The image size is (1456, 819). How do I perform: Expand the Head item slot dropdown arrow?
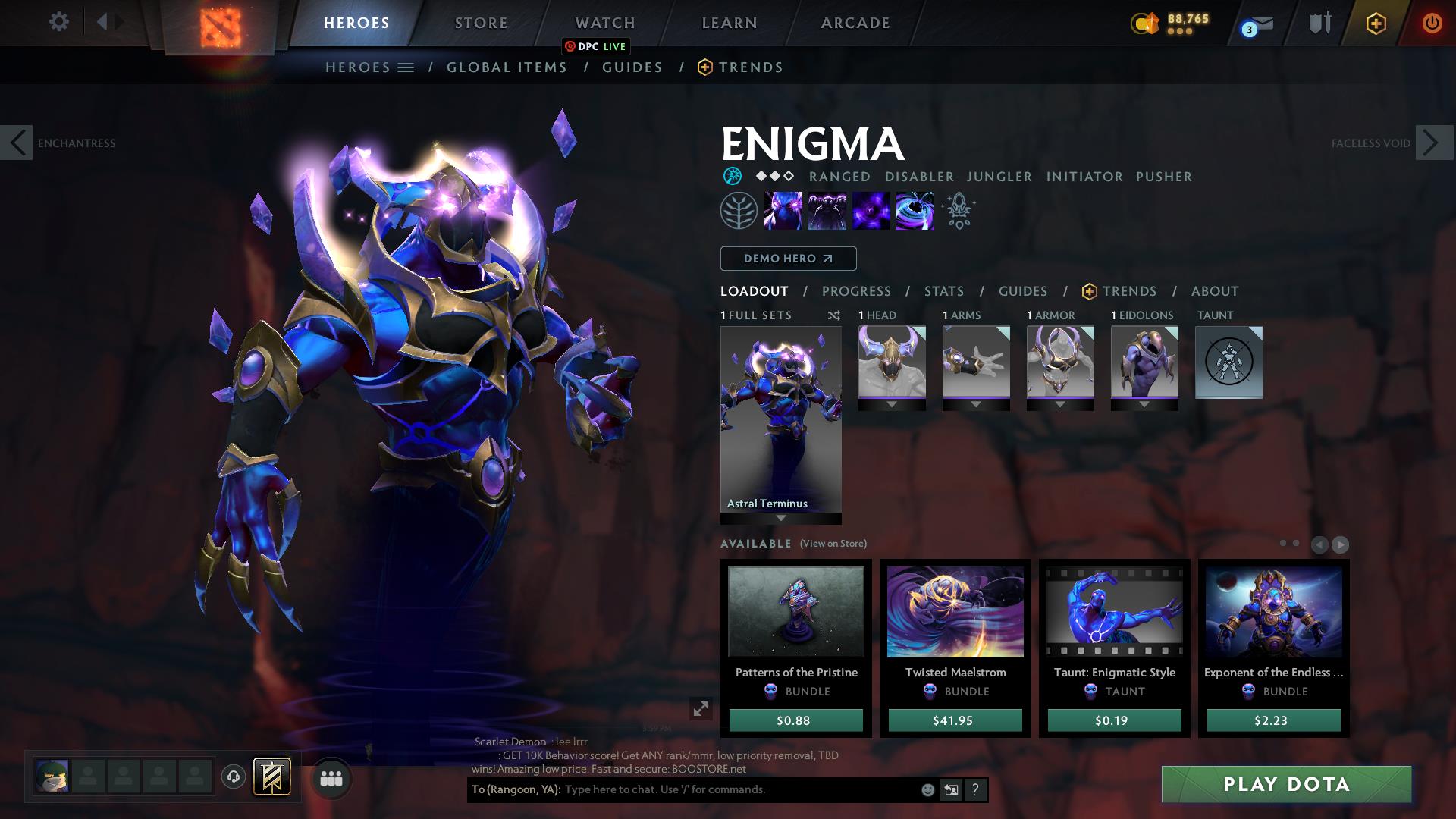(x=891, y=403)
